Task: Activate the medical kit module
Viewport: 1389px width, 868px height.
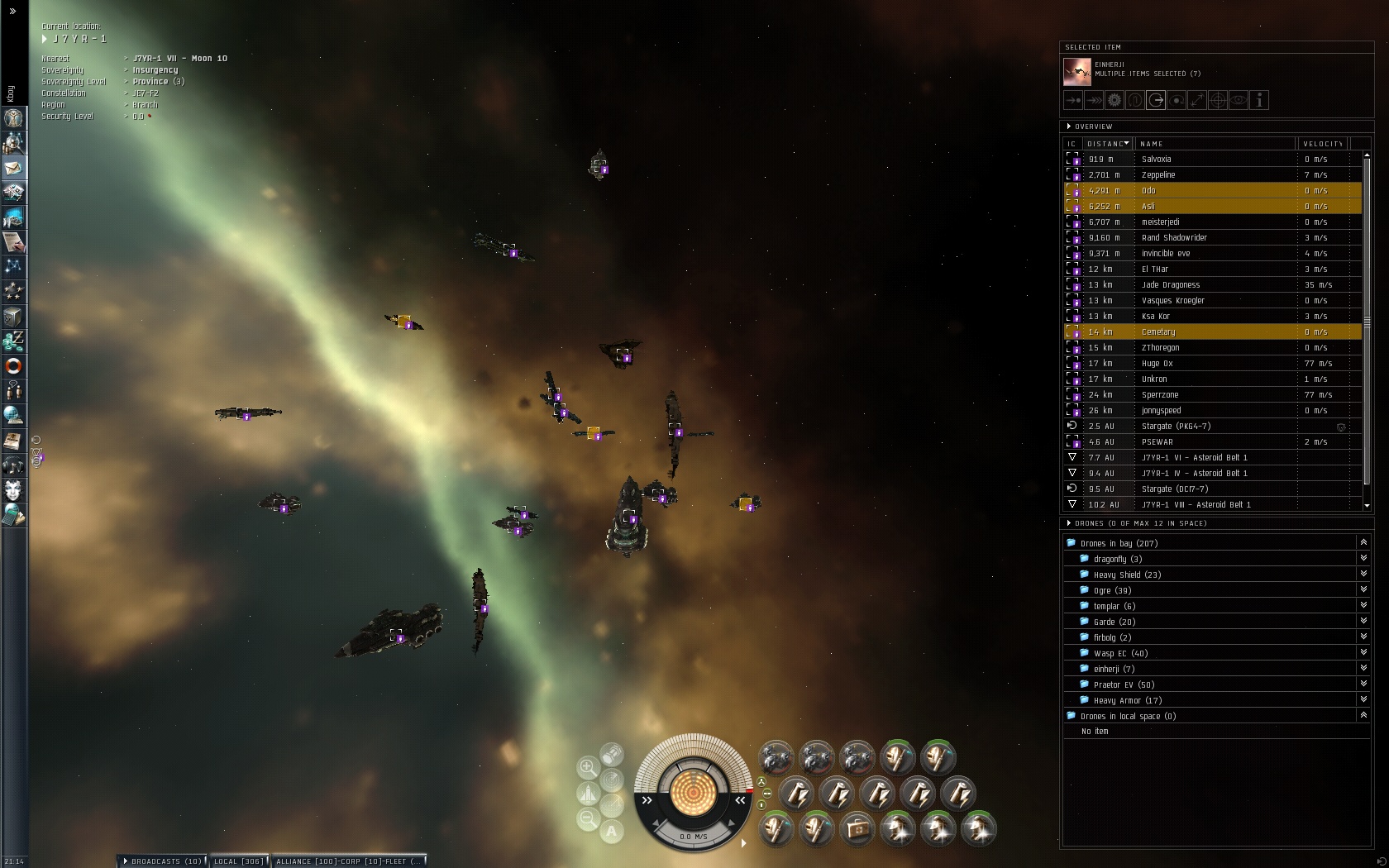Action: [x=857, y=829]
